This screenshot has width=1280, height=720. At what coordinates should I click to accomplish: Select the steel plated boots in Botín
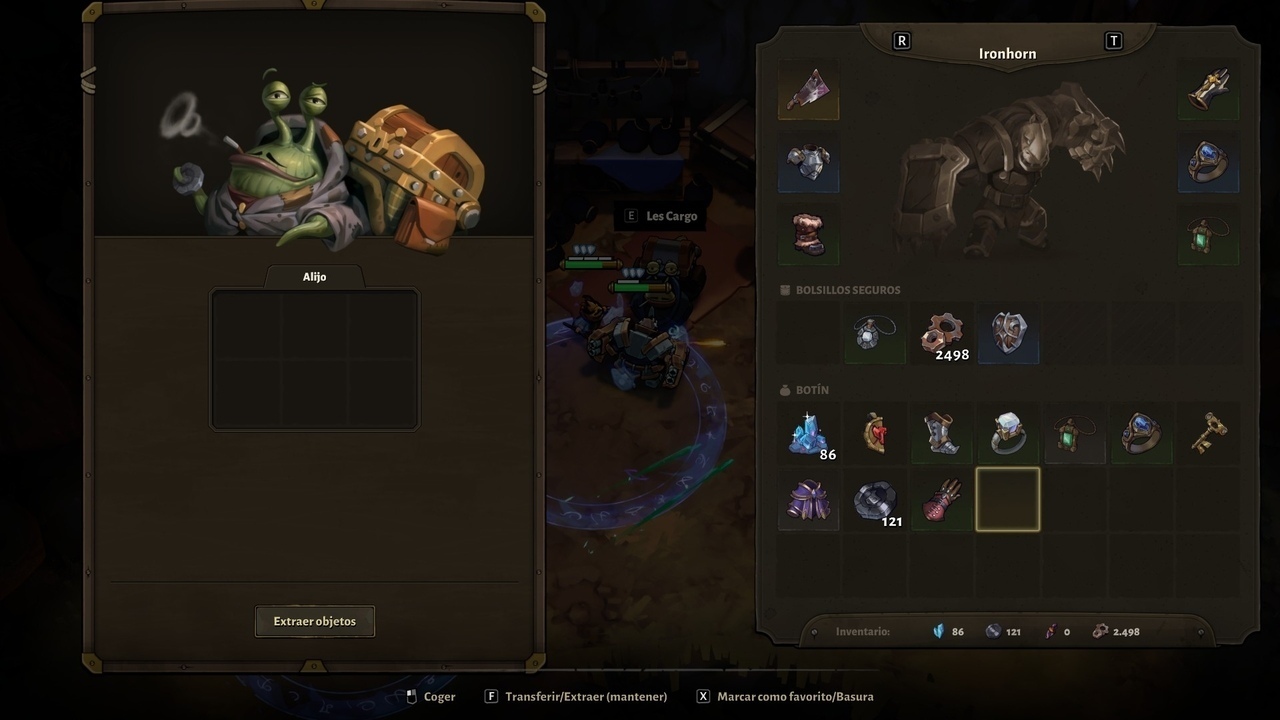[x=942, y=434]
